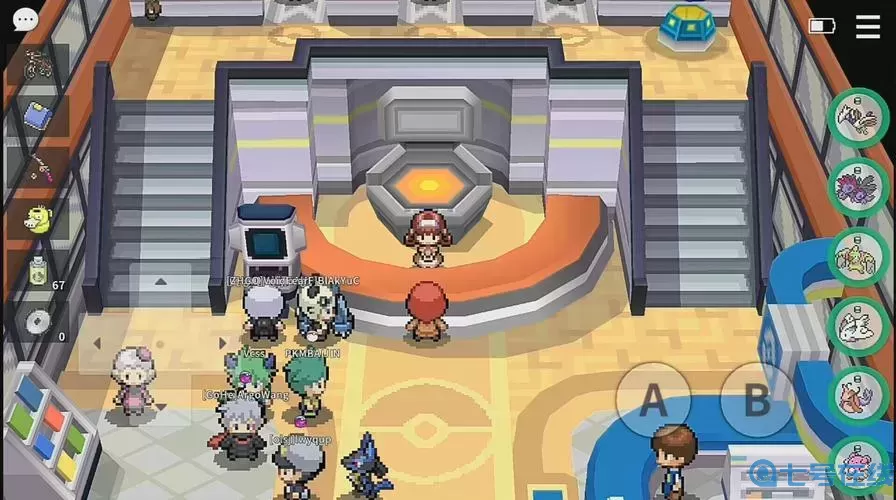Image resolution: width=896 pixels, height=500 pixels.
Task: Tap the virtual A button
Action: 652,401
